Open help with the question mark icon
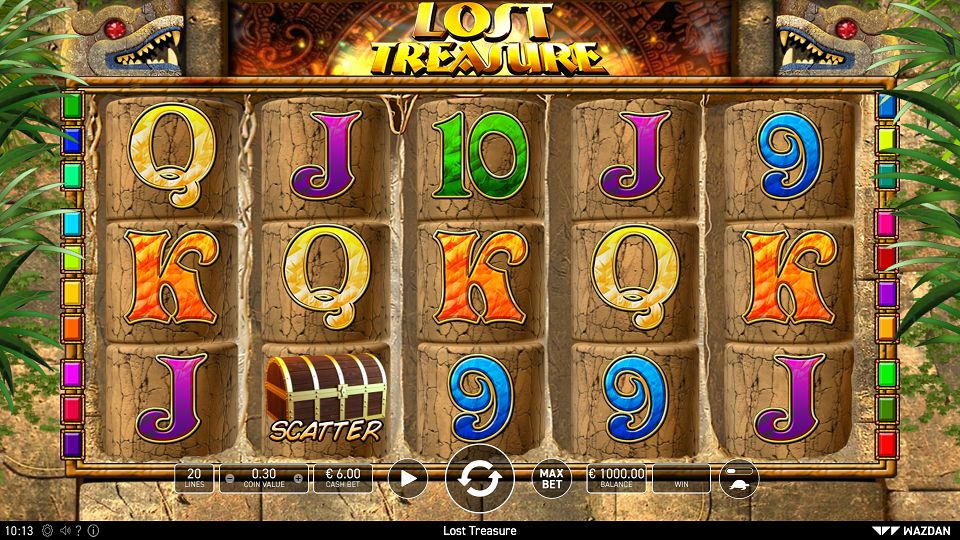This screenshot has width=960, height=540. tap(78, 530)
